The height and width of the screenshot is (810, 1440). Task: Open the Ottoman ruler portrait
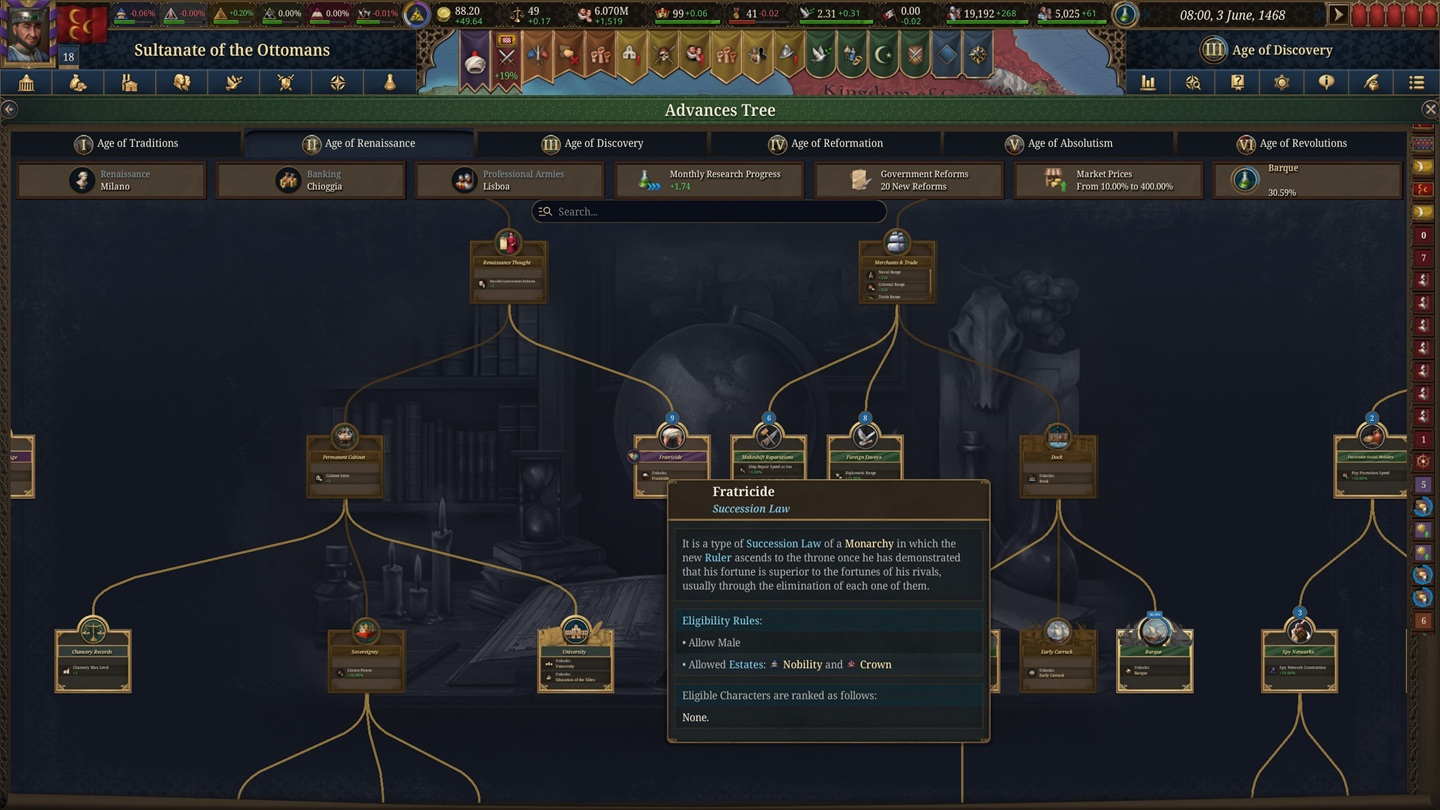tap(27, 33)
